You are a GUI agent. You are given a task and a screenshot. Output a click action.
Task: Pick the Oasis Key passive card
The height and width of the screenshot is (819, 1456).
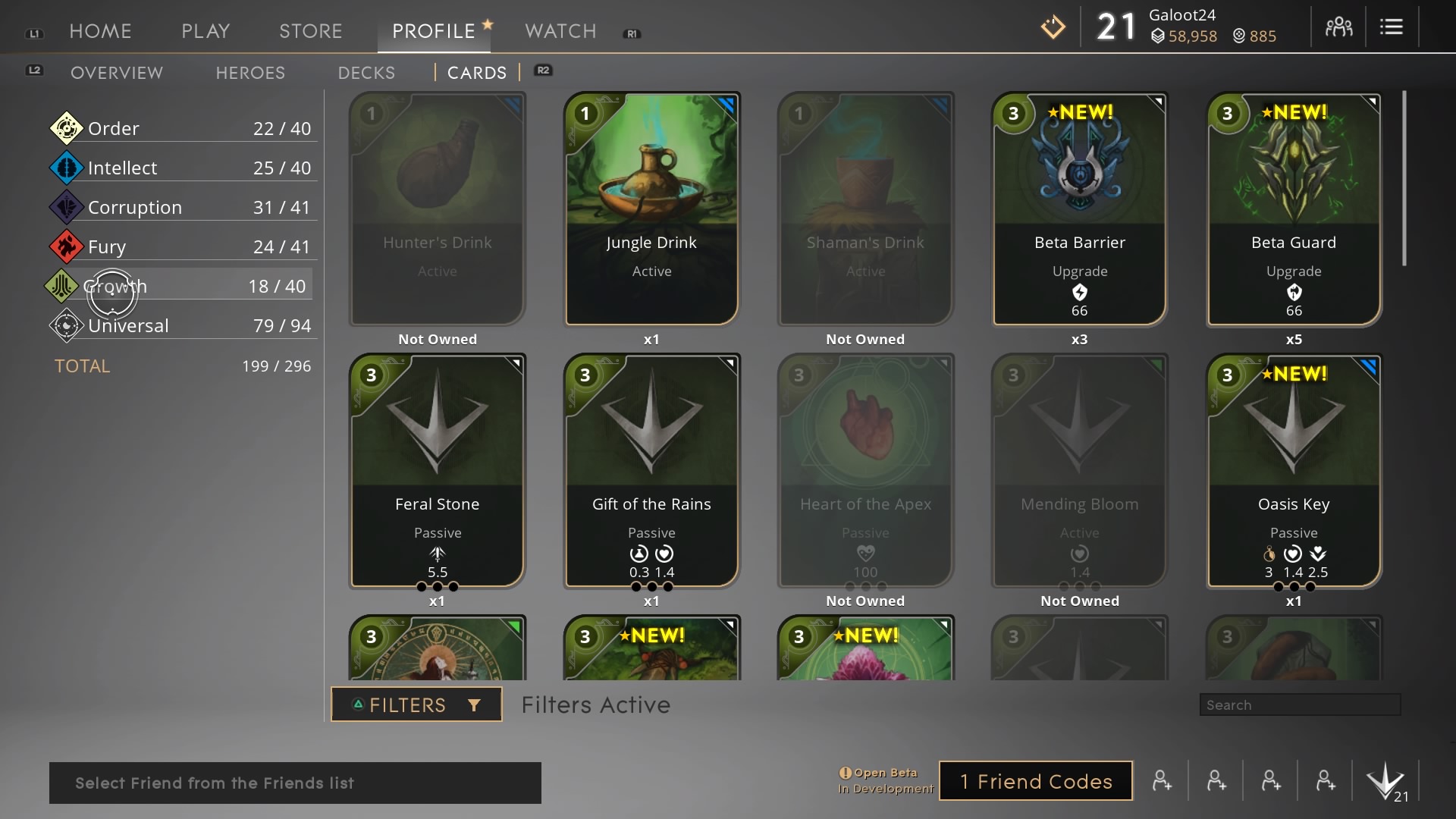coord(1294,470)
